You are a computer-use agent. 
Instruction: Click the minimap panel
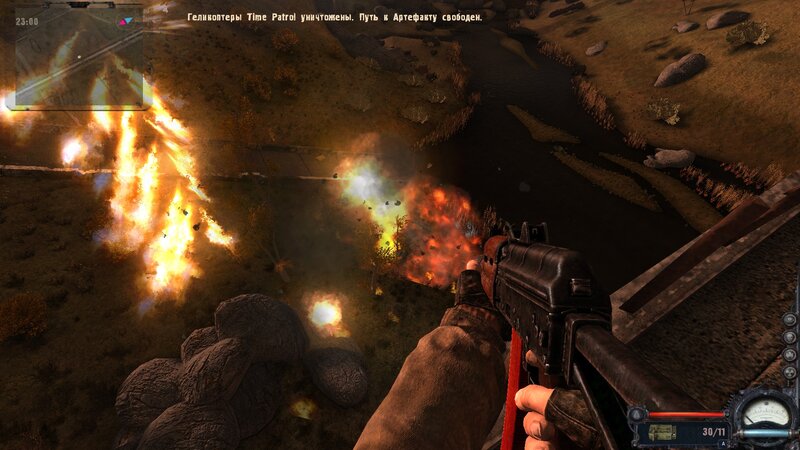tap(79, 57)
